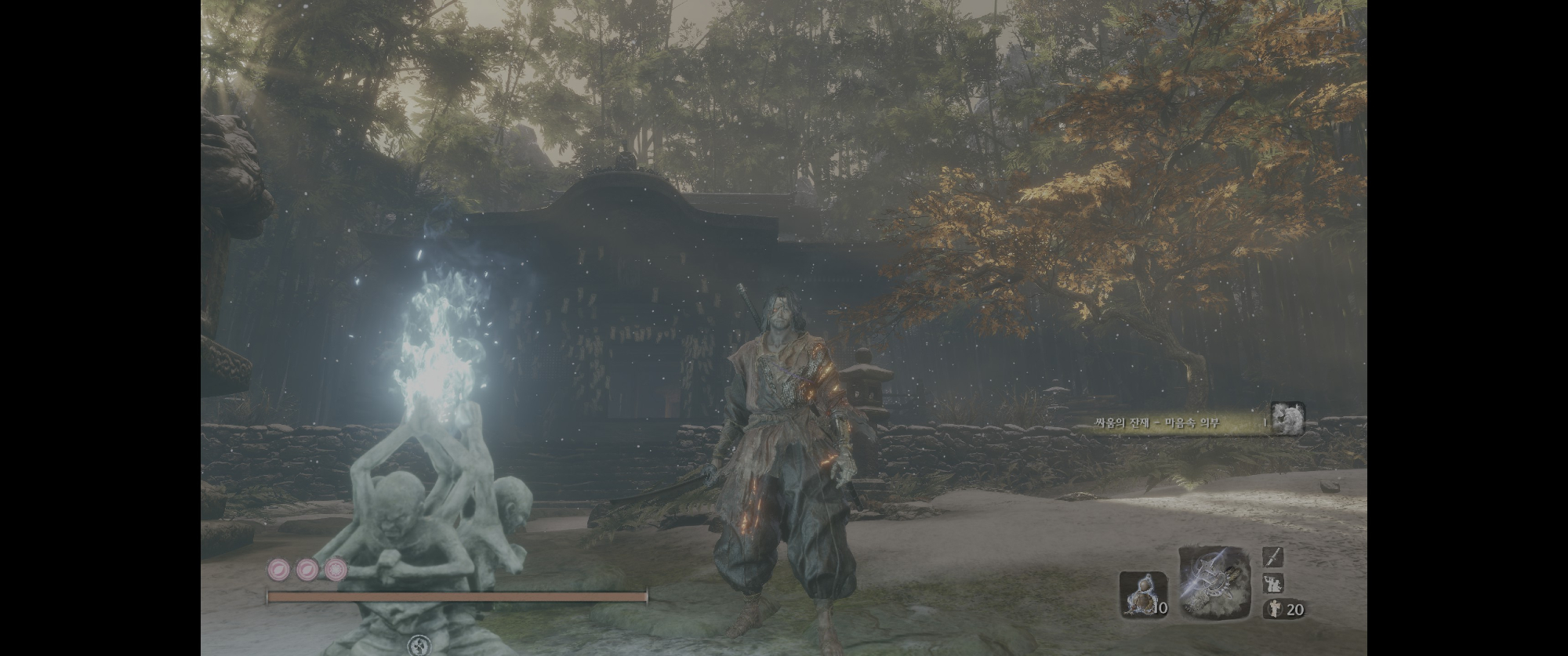Click the small sword combat art icon
This screenshot has width=1568, height=656.
(x=1273, y=556)
